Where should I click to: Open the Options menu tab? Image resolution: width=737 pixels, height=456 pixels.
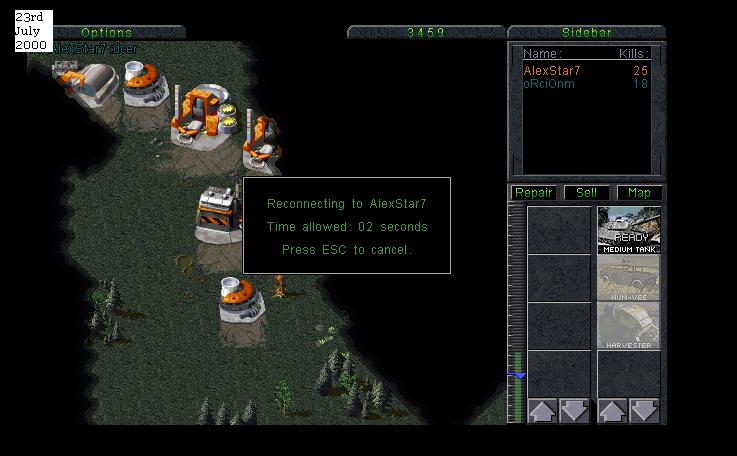click(x=107, y=32)
